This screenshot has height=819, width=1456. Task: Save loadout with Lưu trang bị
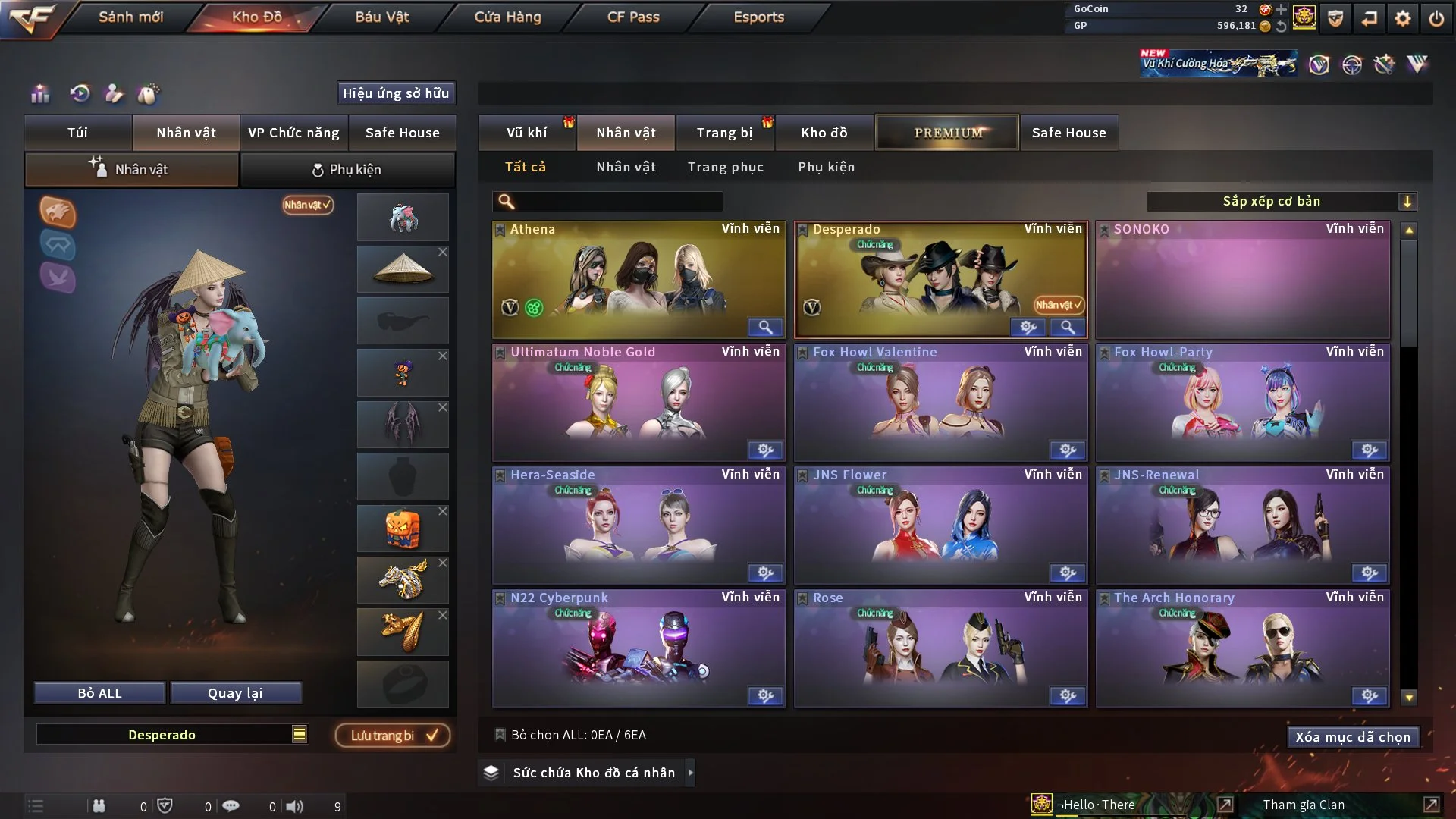[393, 736]
